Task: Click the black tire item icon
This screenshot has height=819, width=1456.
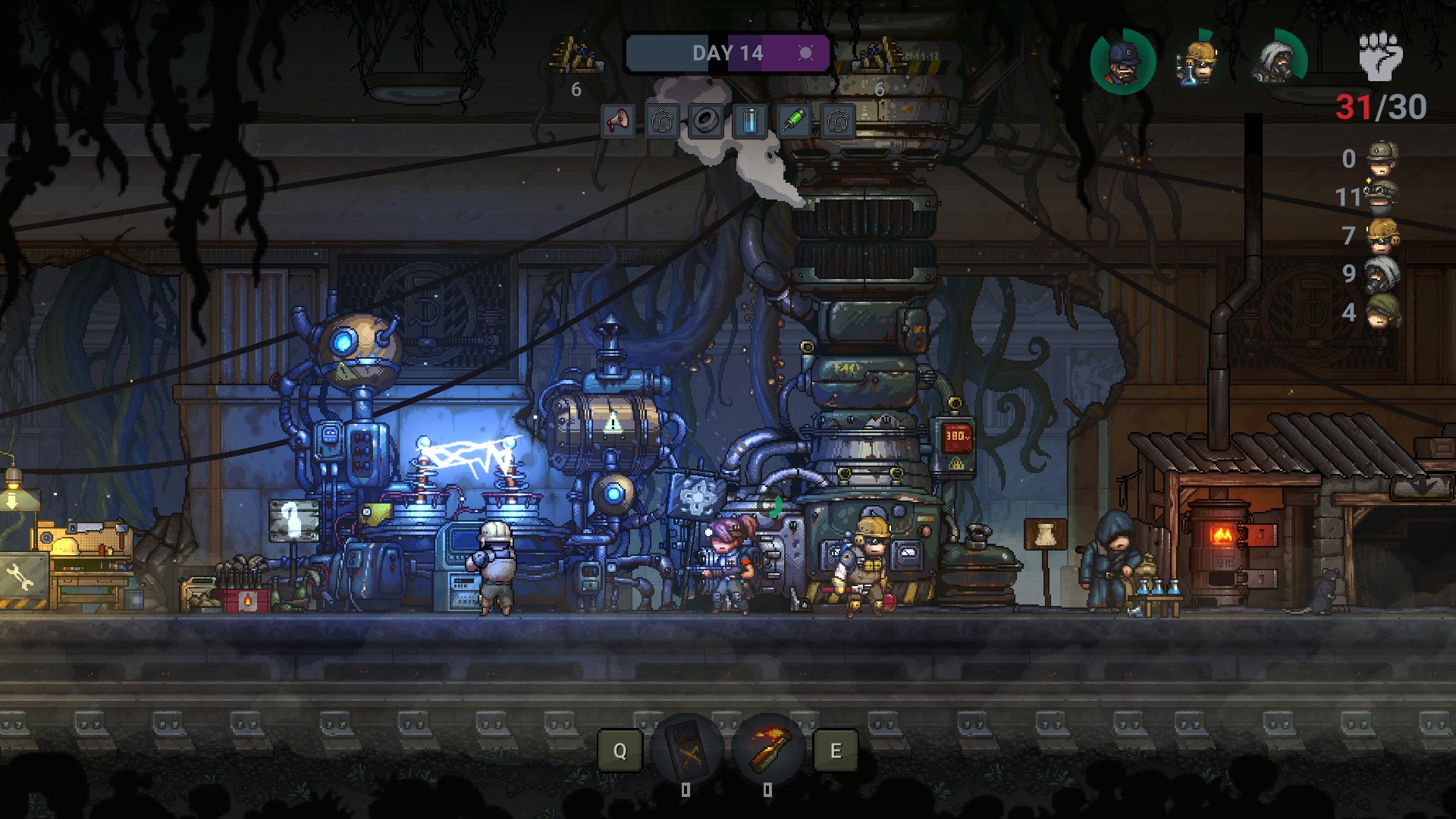Action: (x=706, y=121)
